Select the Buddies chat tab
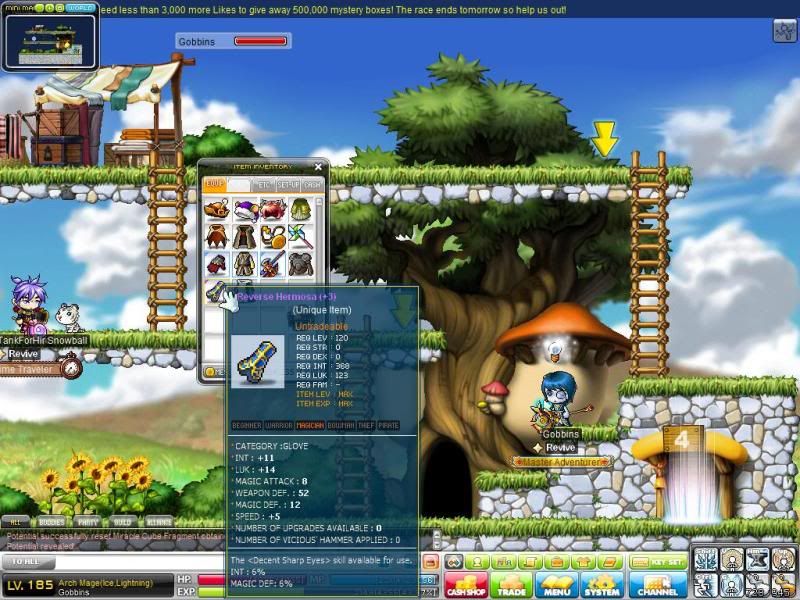800x600 pixels. pyautogui.click(x=49, y=521)
